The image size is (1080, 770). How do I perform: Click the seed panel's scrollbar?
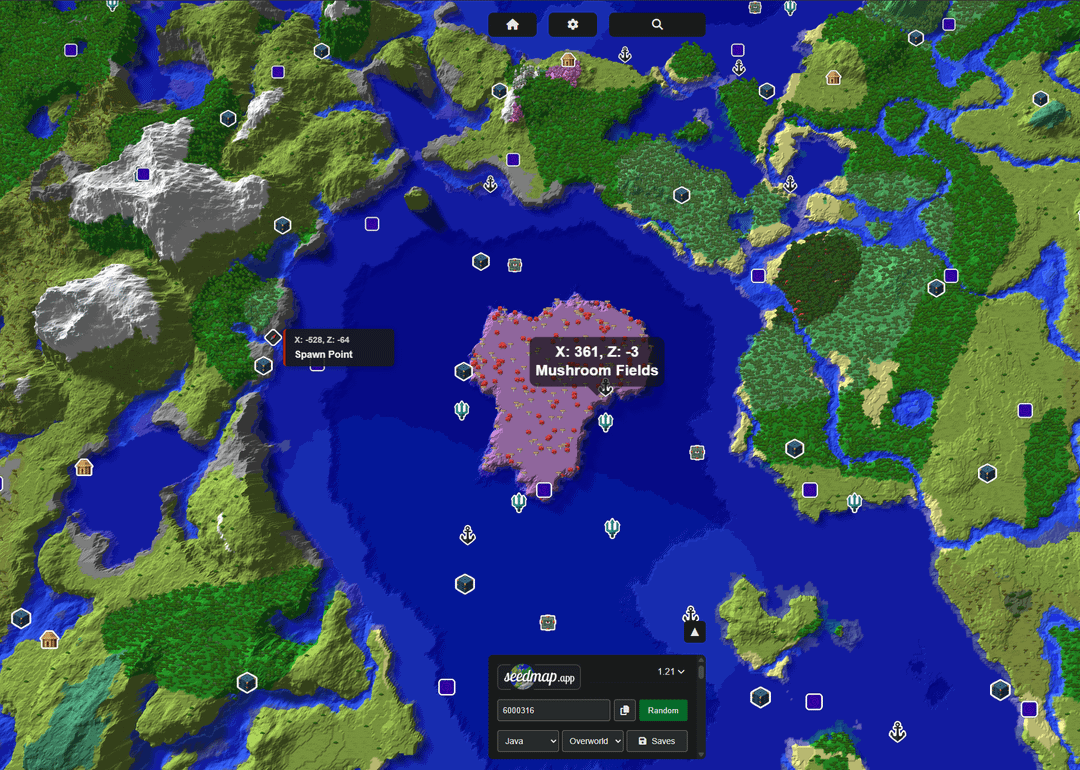pyautogui.click(x=700, y=672)
